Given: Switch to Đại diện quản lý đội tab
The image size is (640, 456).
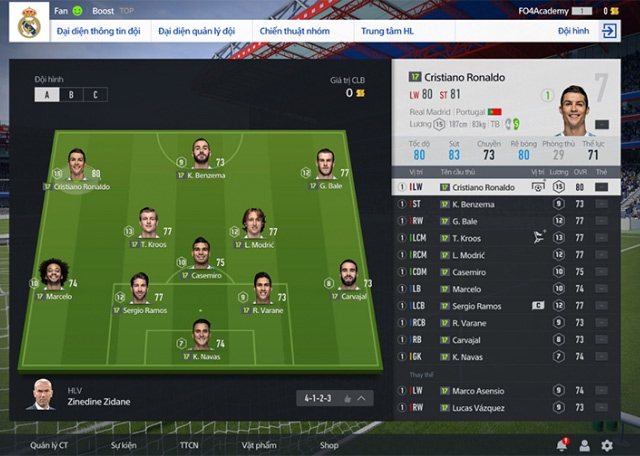Looking at the screenshot, I should pos(196,31).
